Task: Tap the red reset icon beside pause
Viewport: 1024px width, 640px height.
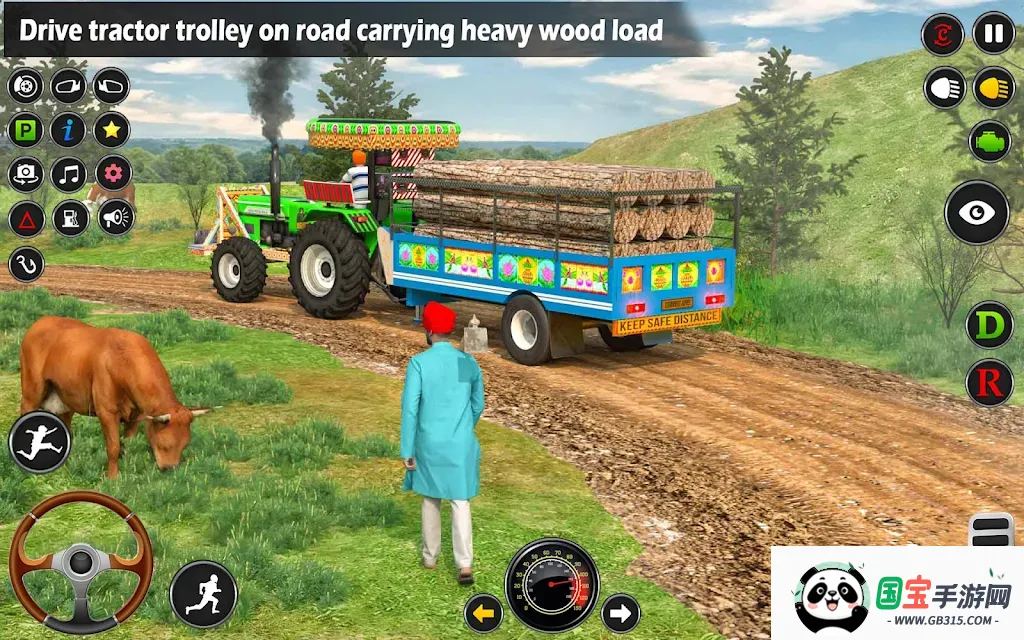Action: (x=942, y=34)
